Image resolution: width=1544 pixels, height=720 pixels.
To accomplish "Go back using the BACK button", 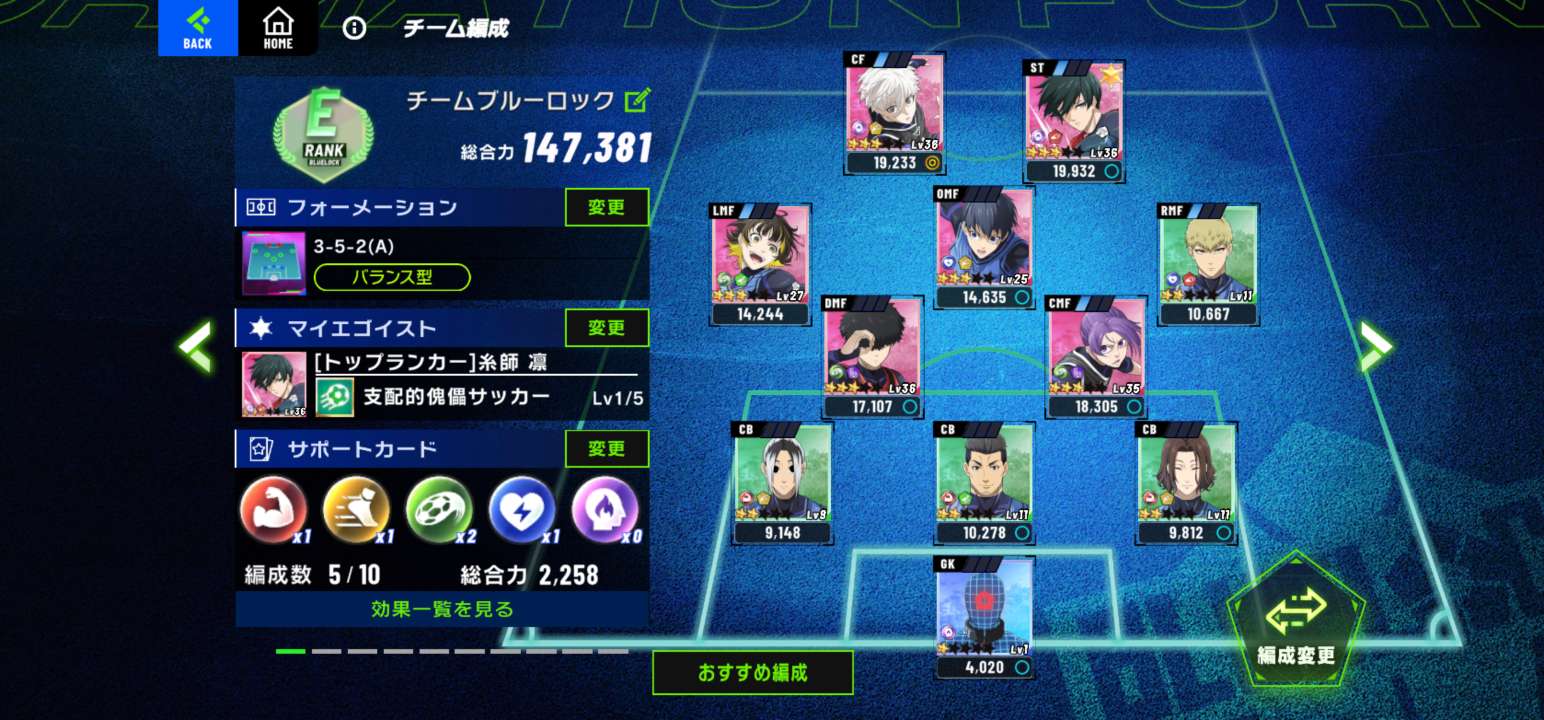I will pos(197,28).
